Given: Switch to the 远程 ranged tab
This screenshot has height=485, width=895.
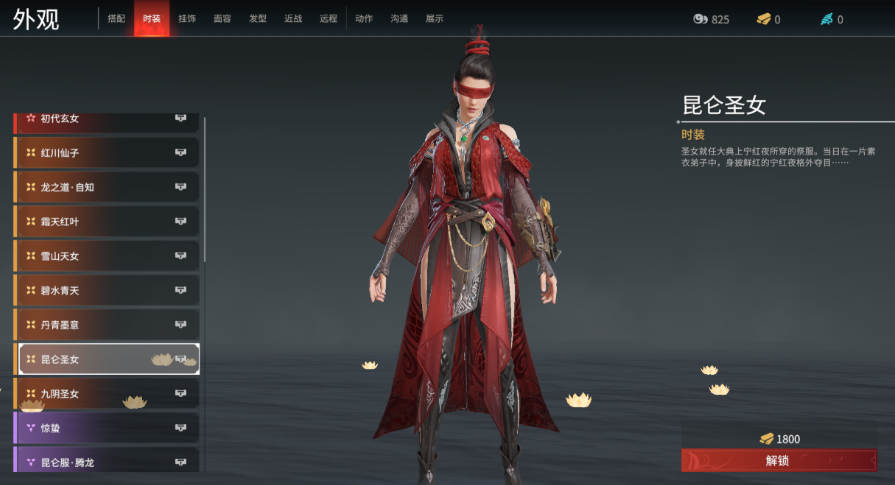Looking at the screenshot, I should [328, 19].
